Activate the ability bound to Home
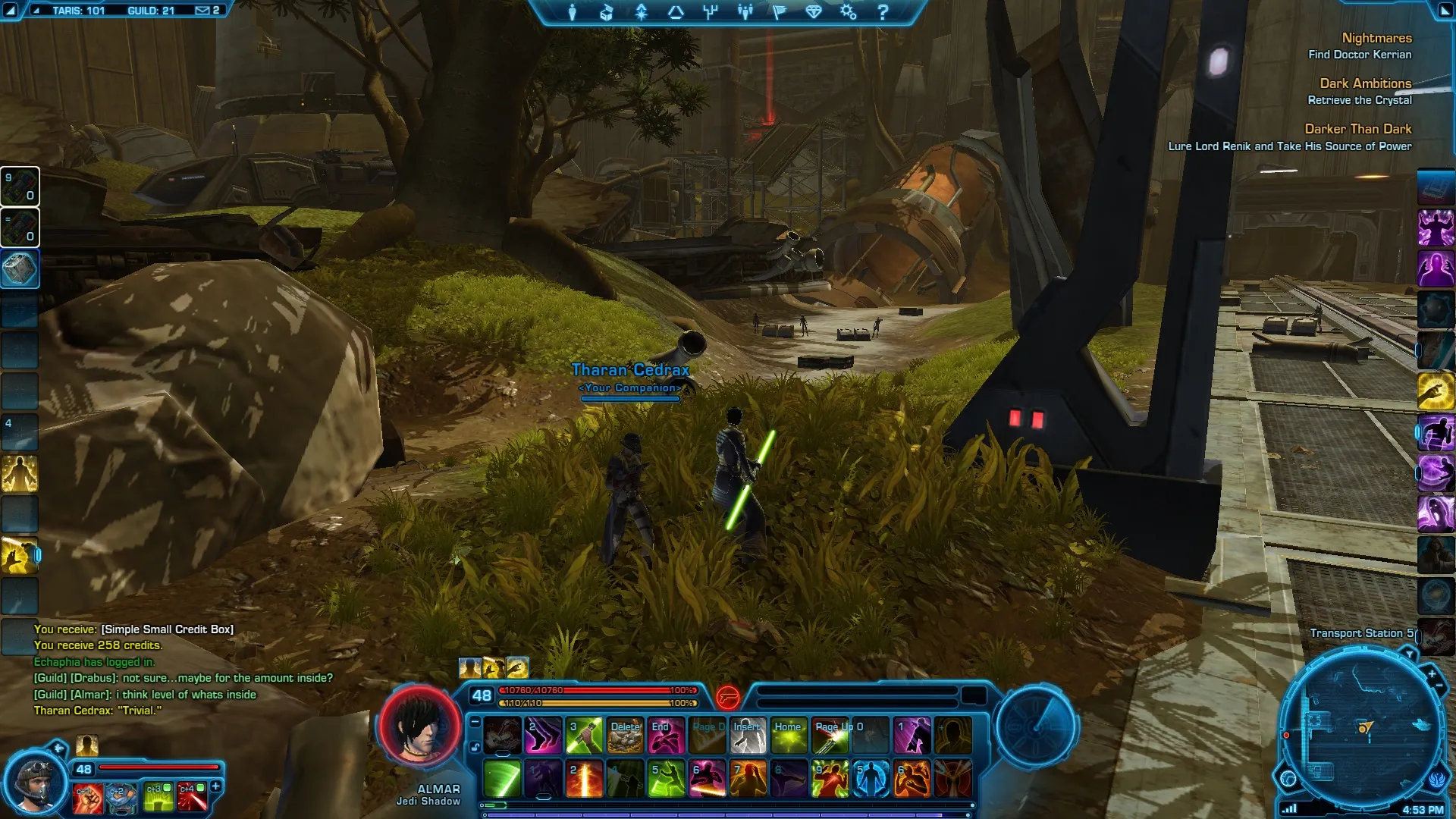The height and width of the screenshot is (819, 1456). click(x=789, y=736)
